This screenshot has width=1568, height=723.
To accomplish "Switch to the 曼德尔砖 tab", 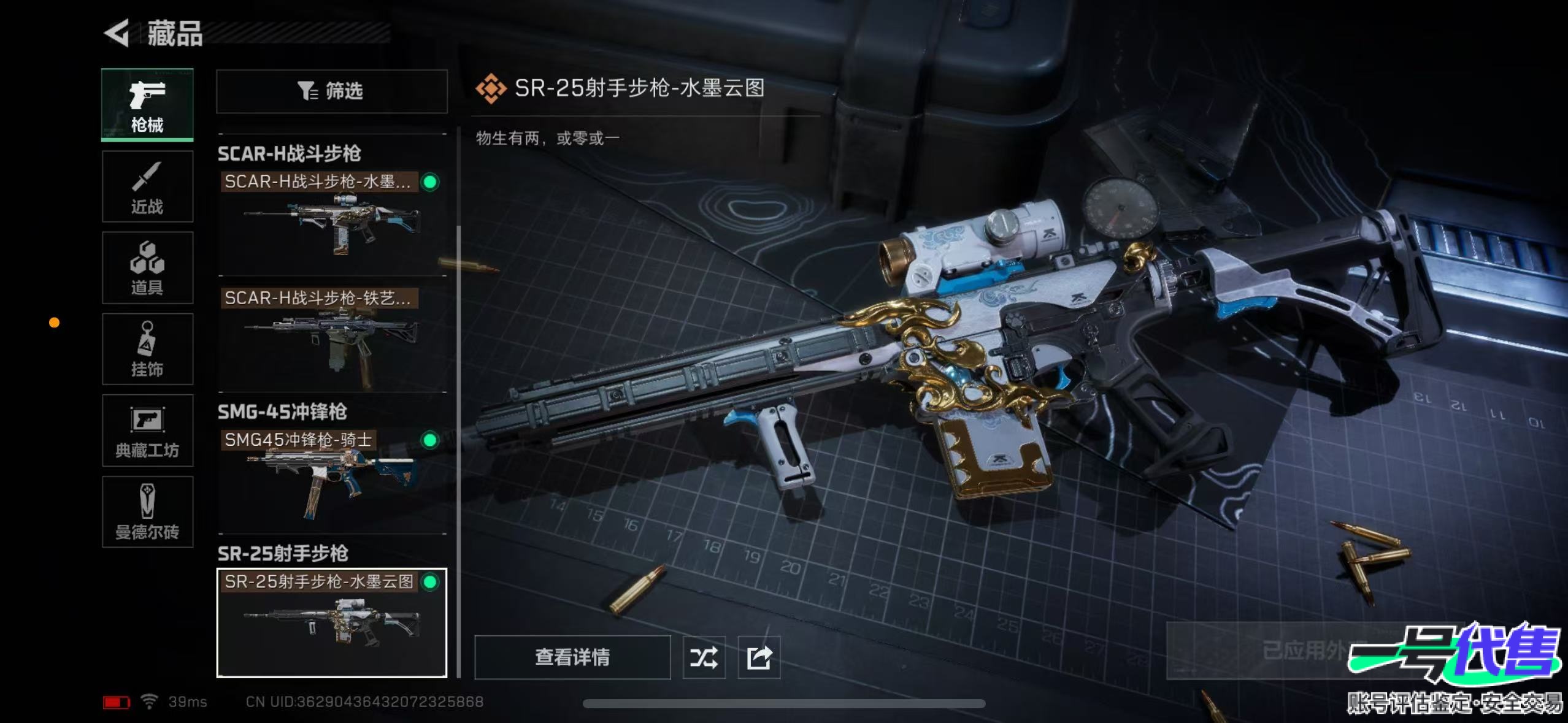I will point(147,512).
